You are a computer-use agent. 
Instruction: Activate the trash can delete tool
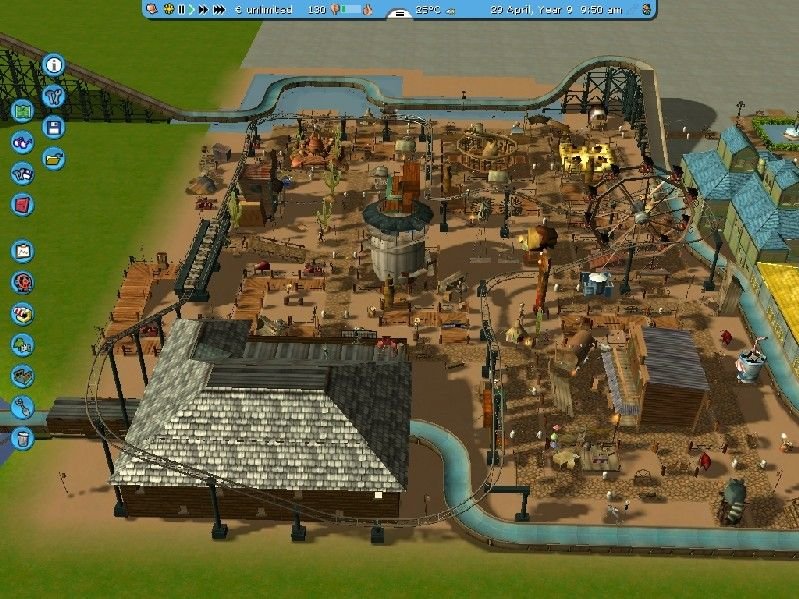(22, 437)
